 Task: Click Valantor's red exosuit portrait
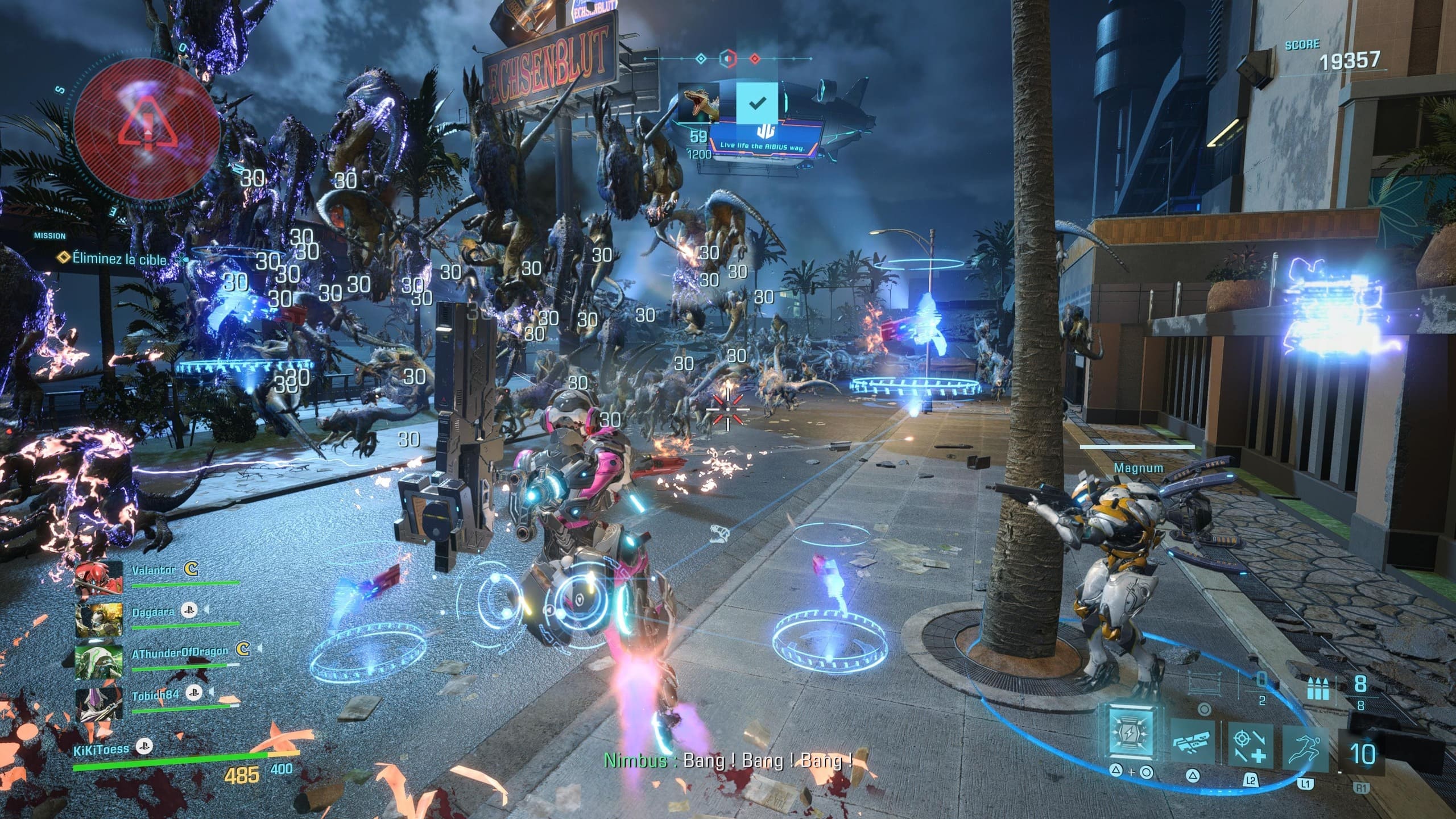[x=99, y=578]
